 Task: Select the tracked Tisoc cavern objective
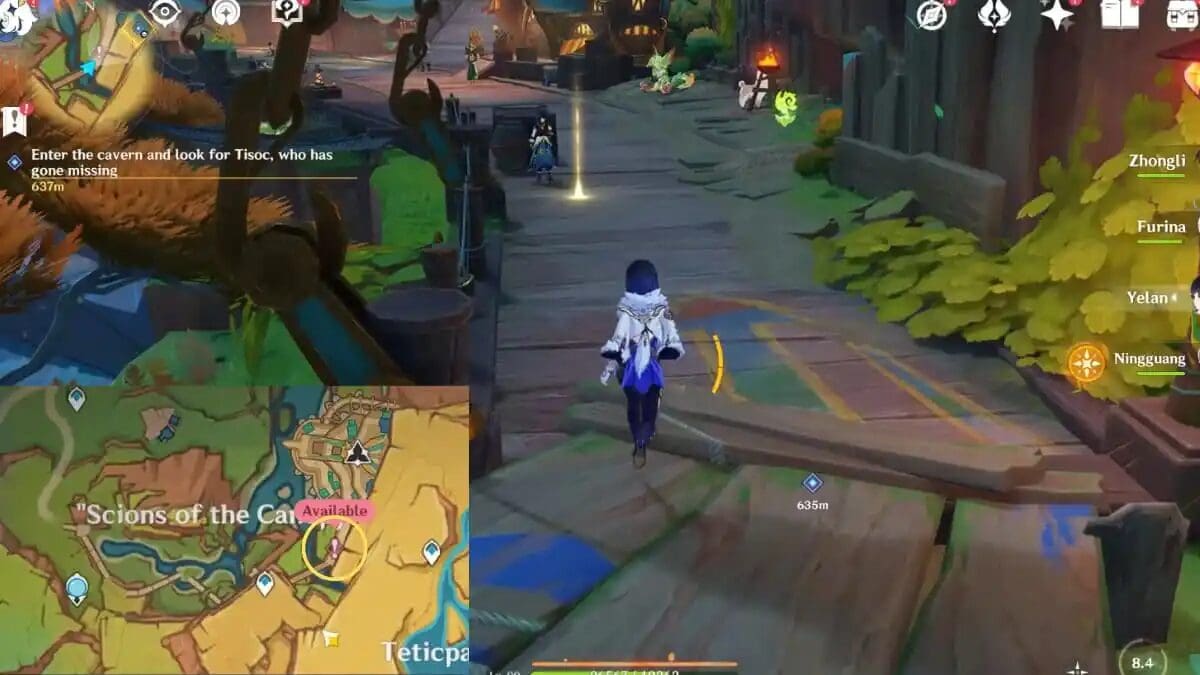point(180,163)
